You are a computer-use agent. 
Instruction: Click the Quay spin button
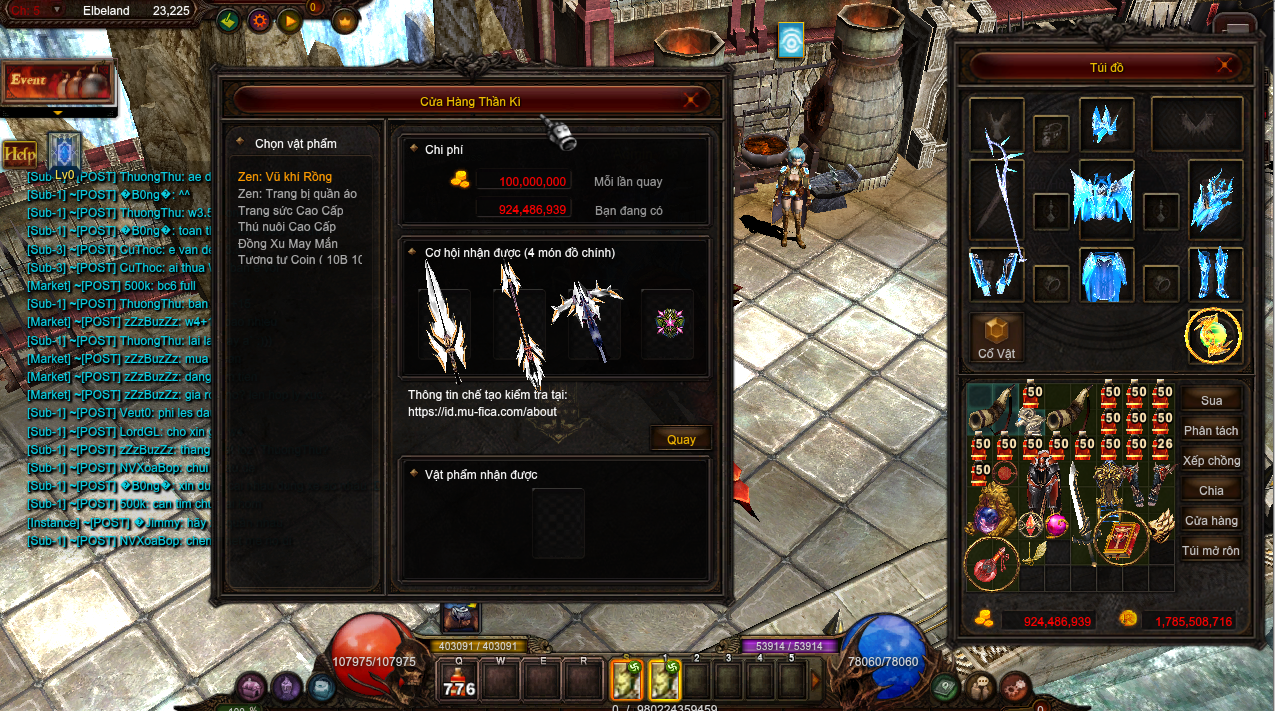pos(681,439)
